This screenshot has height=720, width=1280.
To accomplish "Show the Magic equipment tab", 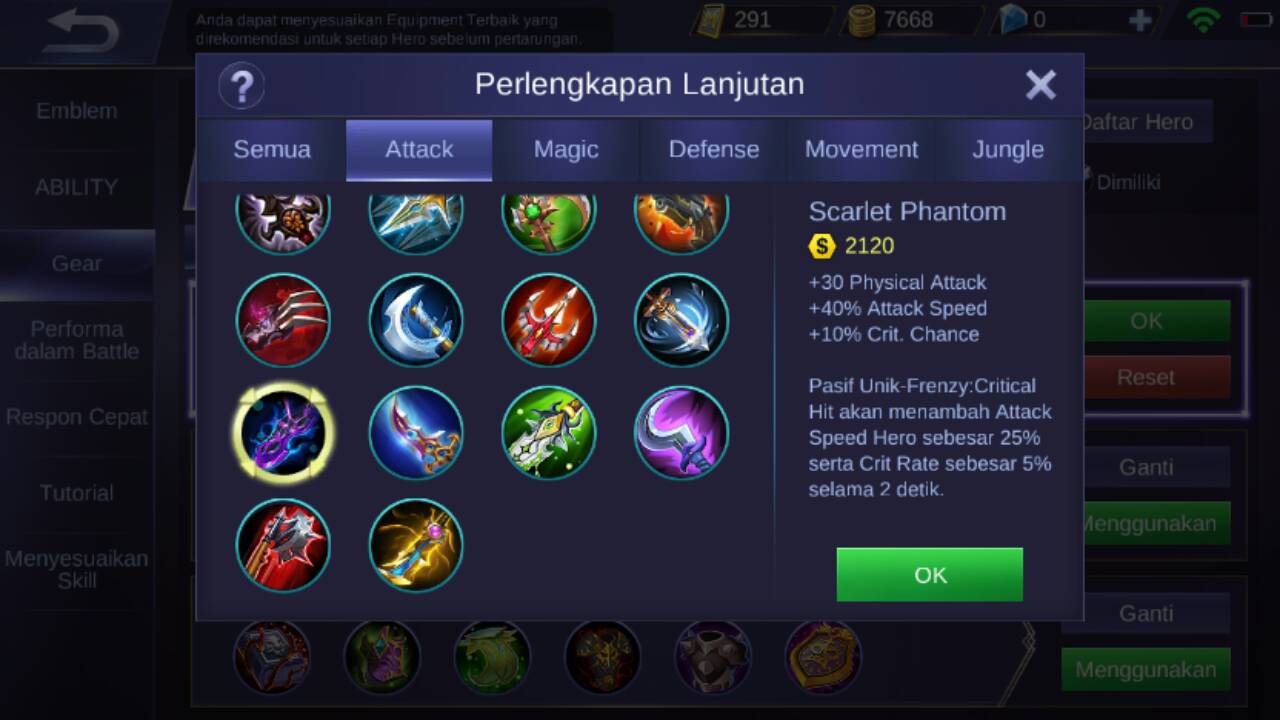I will pos(566,149).
